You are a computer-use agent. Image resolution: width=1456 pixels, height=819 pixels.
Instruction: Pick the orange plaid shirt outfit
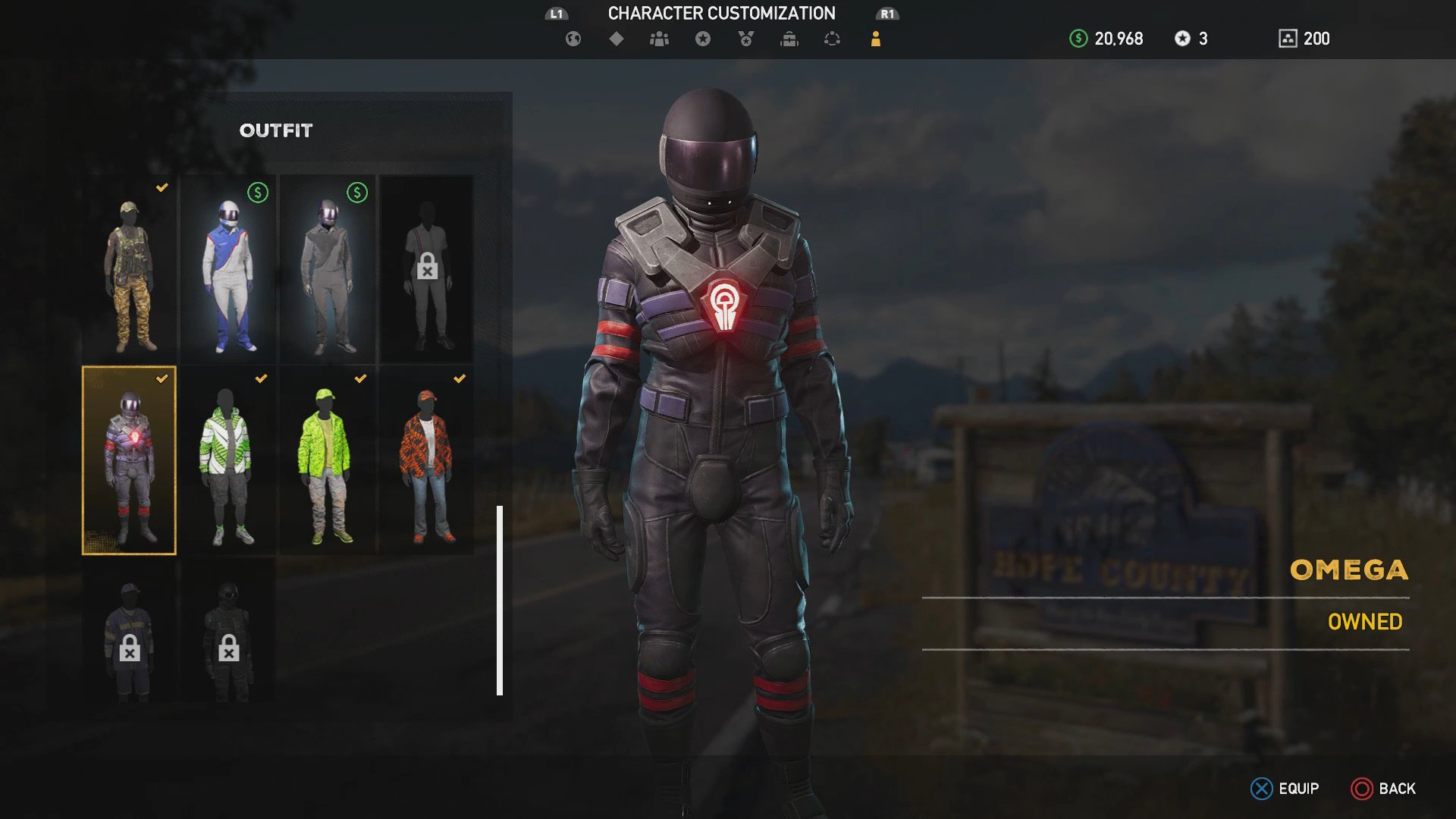(x=425, y=459)
